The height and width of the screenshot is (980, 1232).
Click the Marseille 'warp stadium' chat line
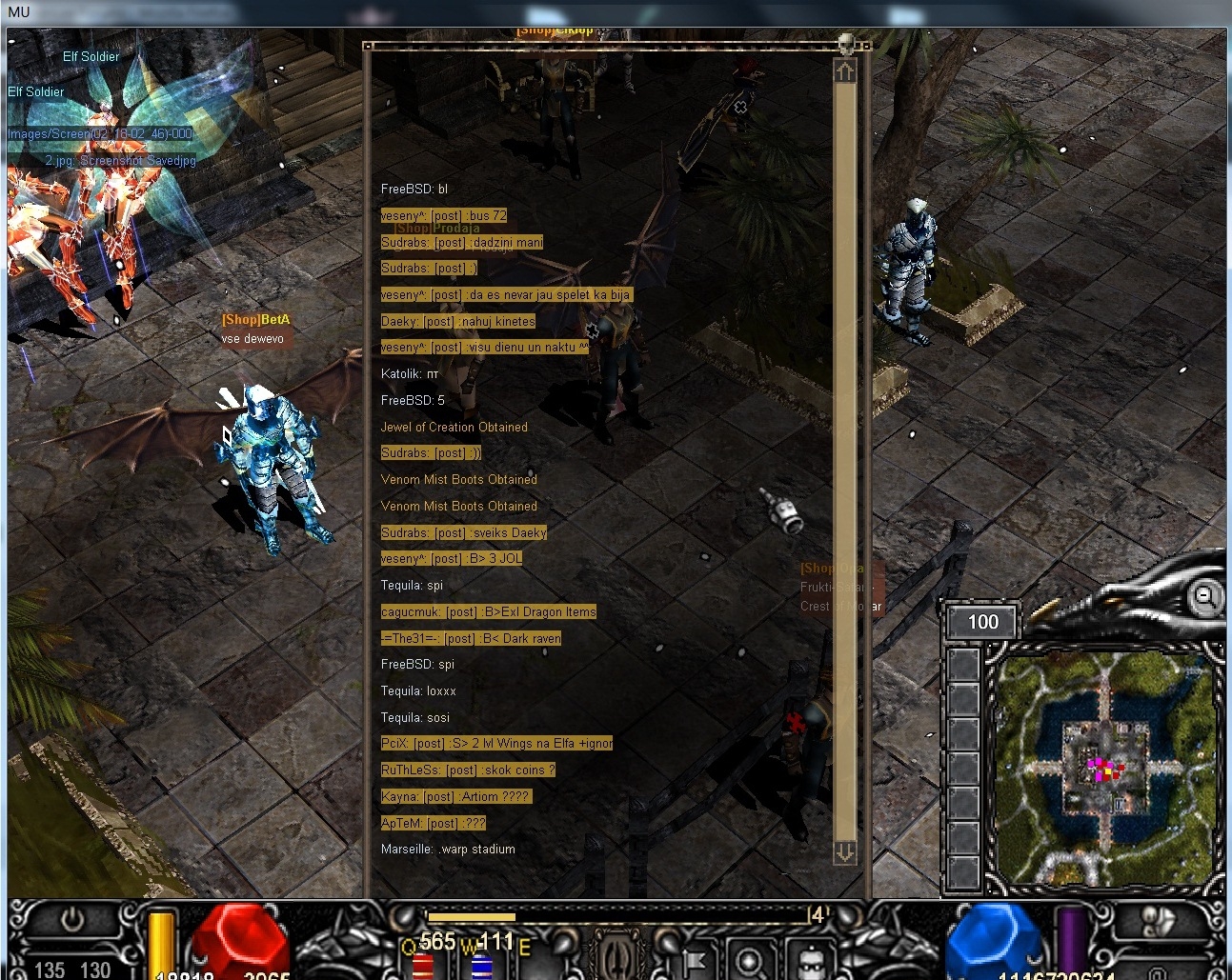tap(448, 850)
